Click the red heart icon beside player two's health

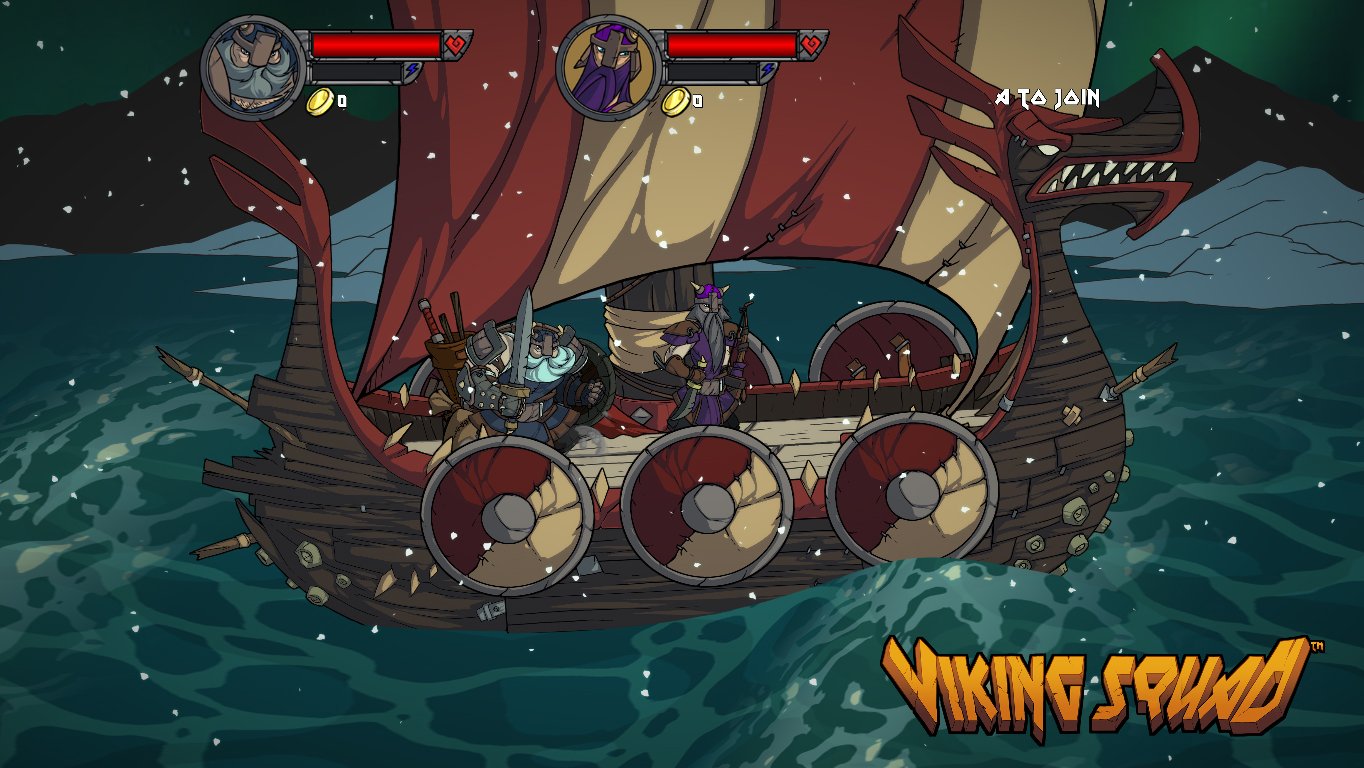point(809,44)
